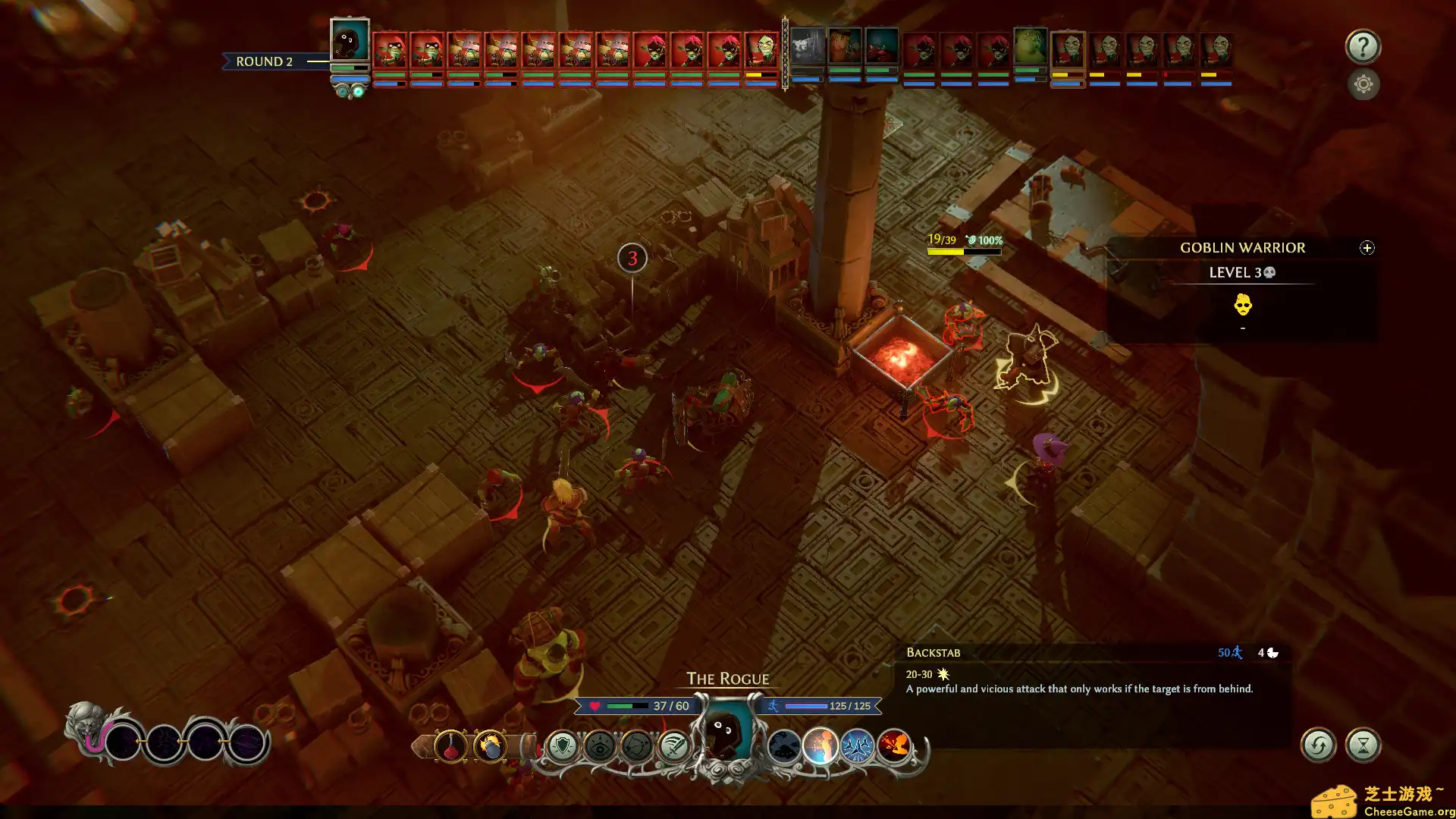1456x819 pixels.
Task: Select the green ogre portrait in turn order
Action: point(1030,47)
